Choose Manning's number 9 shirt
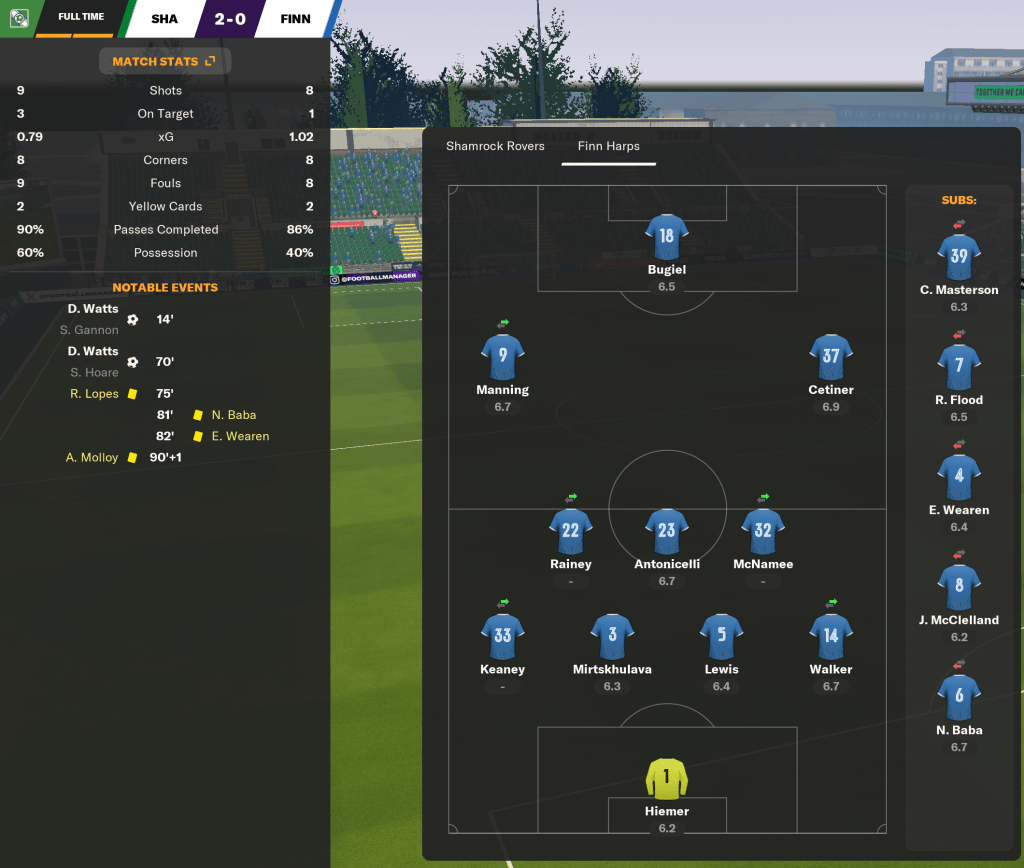The image size is (1024, 868). [502, 357]
